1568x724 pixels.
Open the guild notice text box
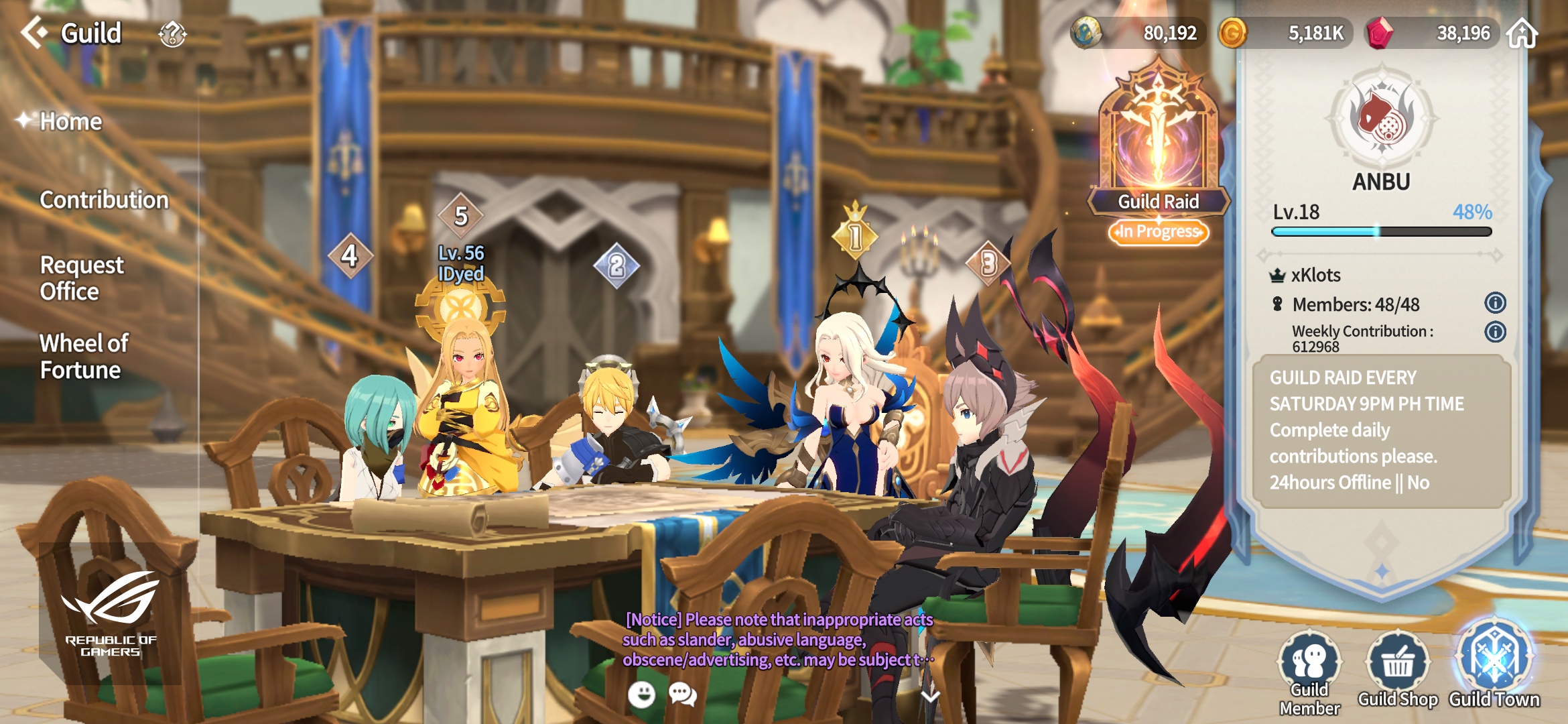(1382, 430)
